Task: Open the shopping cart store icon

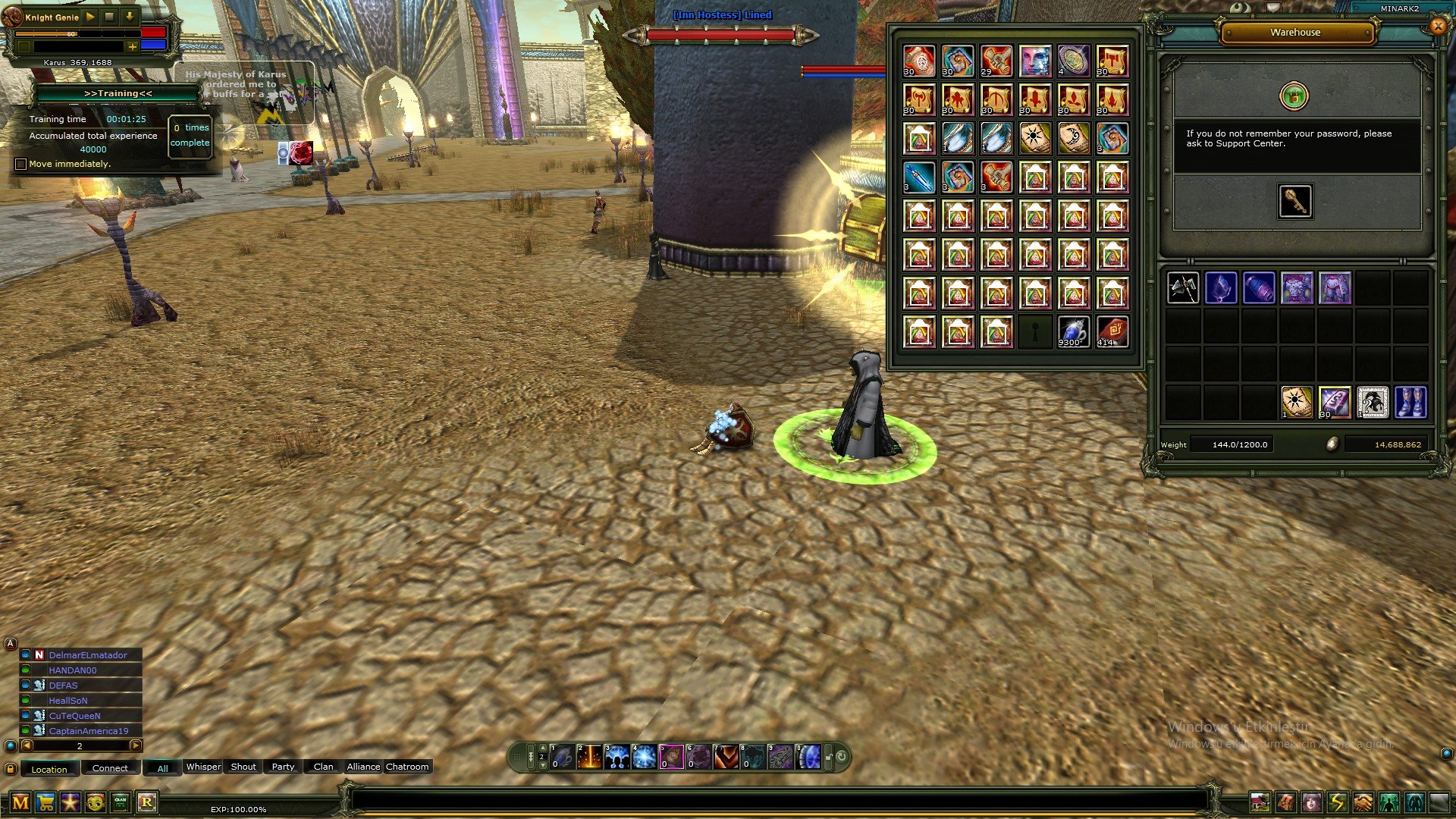Action: point(45,802)
